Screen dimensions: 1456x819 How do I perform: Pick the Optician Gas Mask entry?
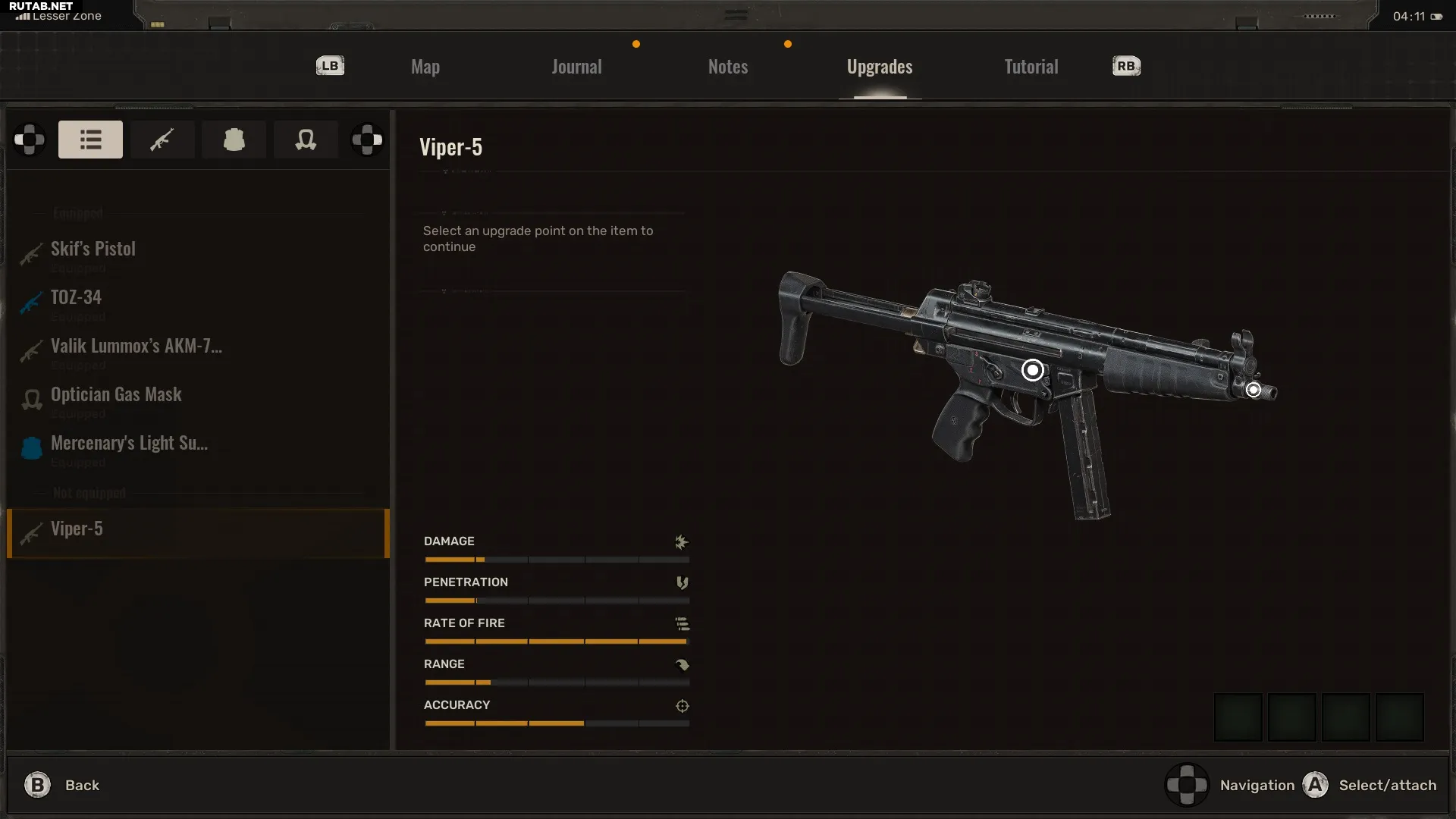click(116, 395)
